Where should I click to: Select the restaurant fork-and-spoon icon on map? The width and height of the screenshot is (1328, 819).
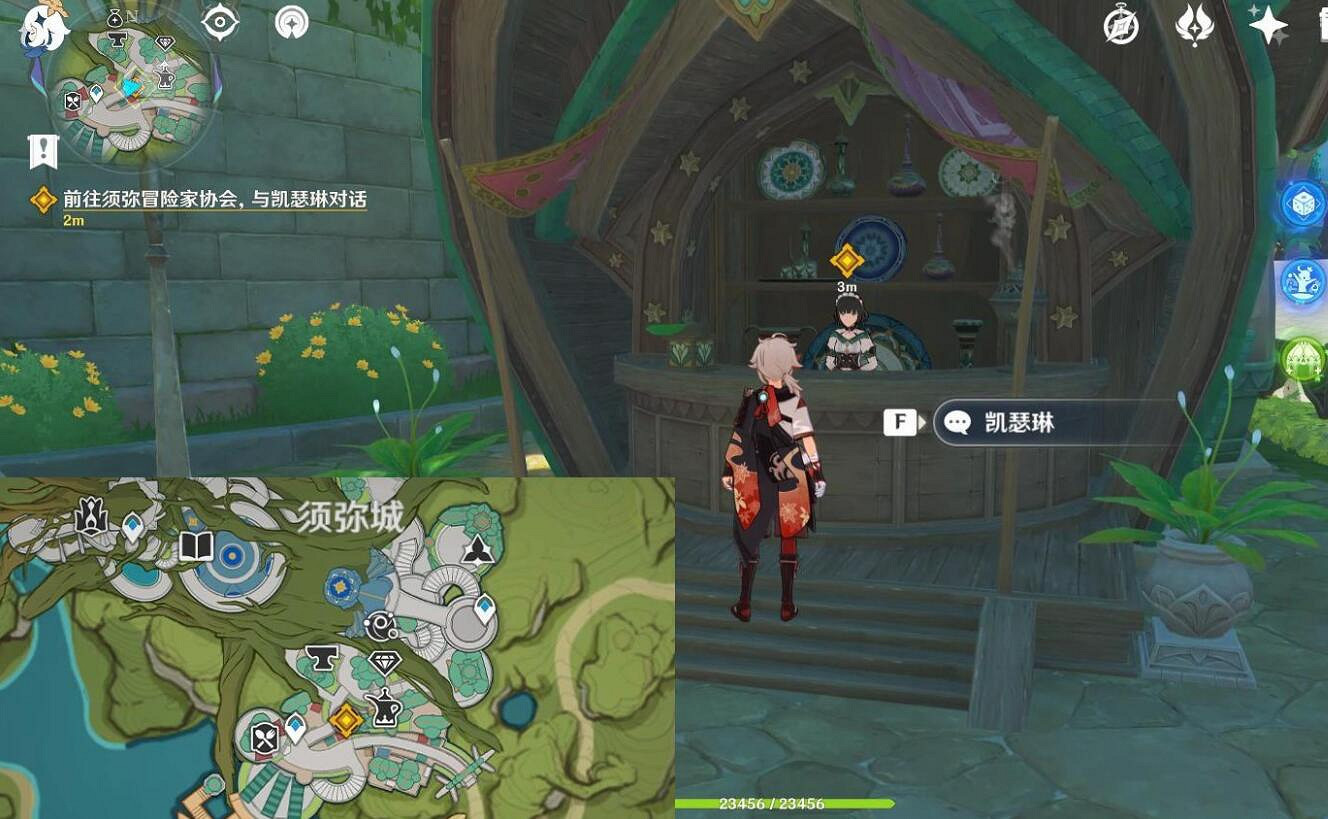(263, 738)
